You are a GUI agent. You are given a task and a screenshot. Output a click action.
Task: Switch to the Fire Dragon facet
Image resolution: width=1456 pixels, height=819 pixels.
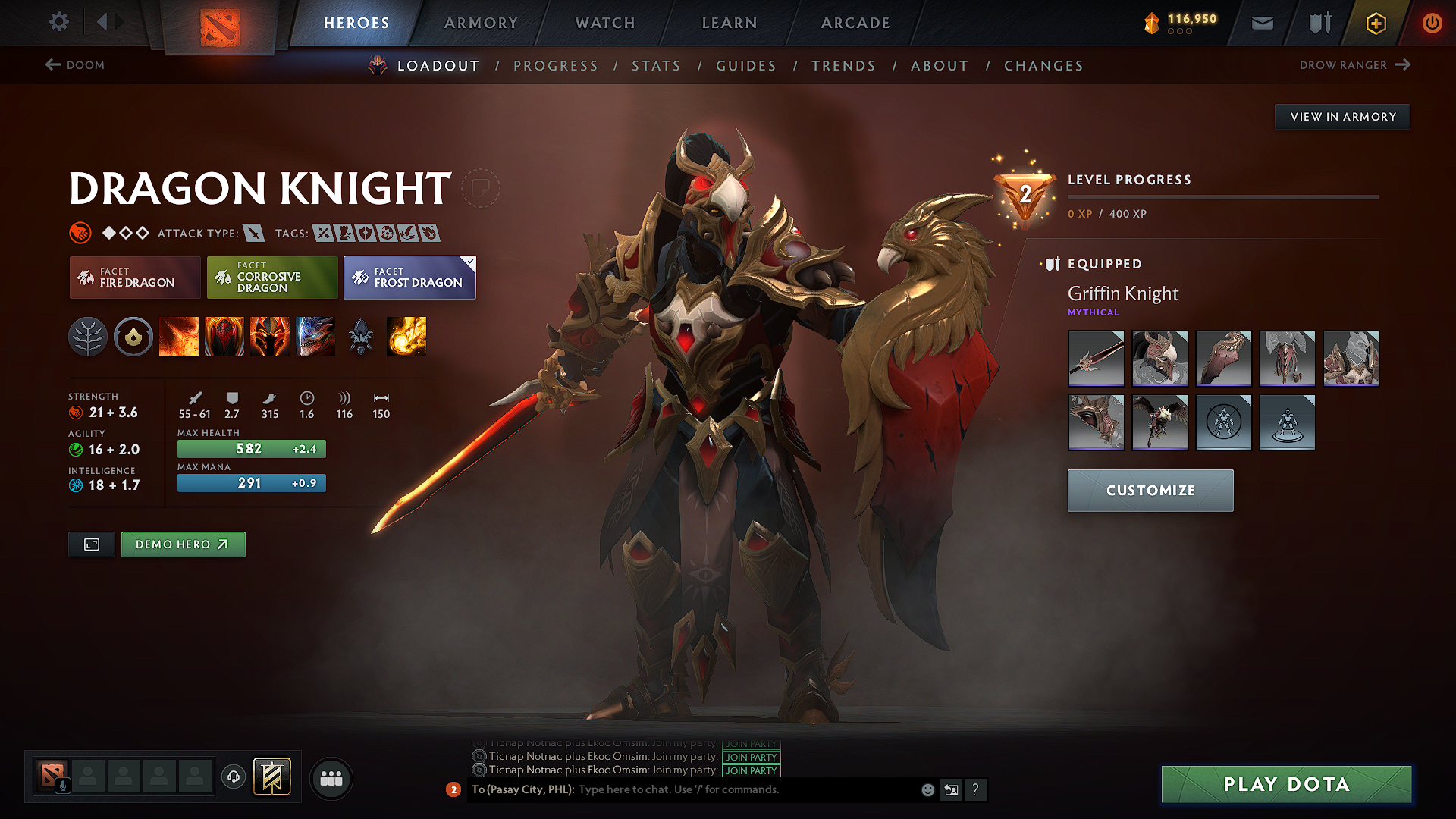click(x=134, y=278)
